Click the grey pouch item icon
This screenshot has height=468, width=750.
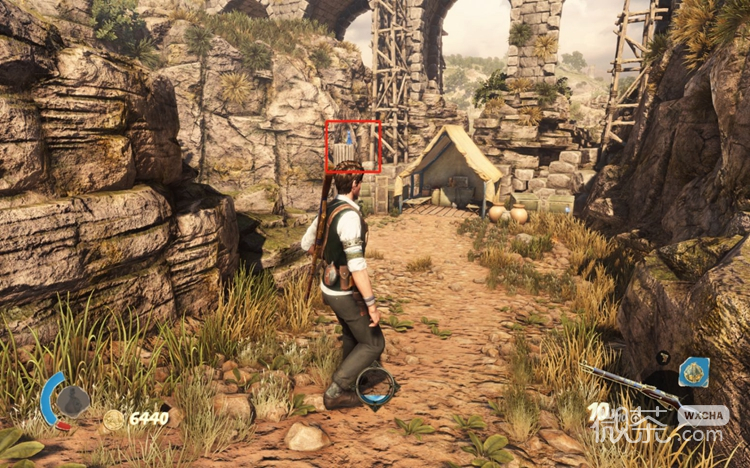72,401
